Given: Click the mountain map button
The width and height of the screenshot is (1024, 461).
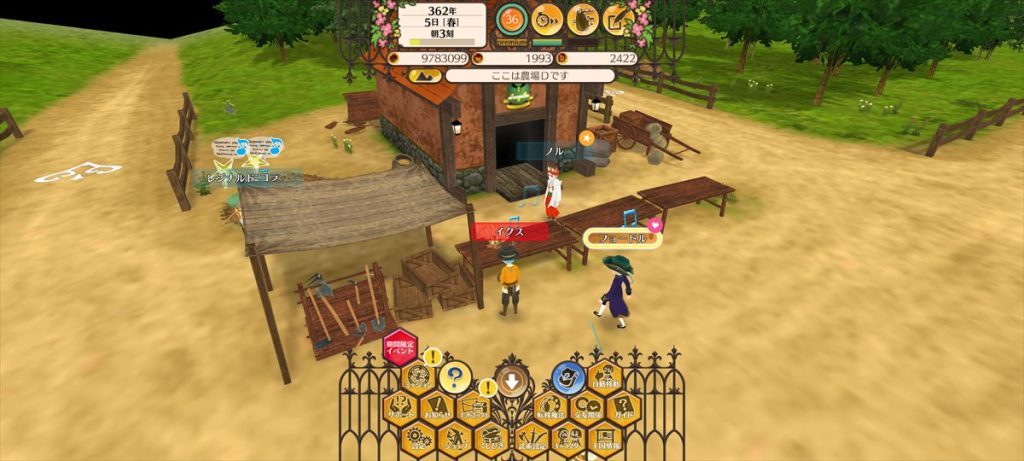Looking at the screenshot, I should 423,75.
